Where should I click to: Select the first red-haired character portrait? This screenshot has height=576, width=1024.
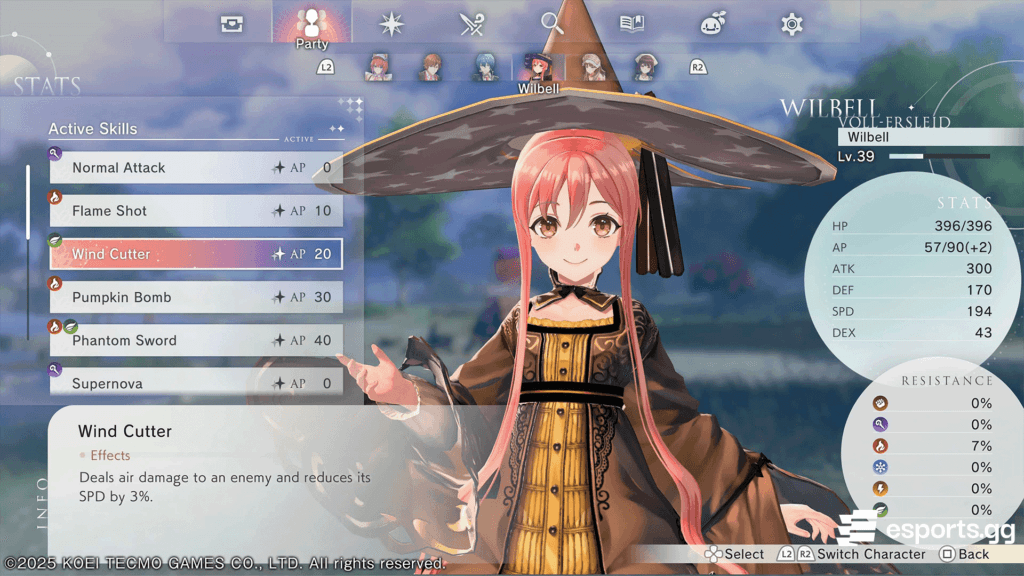point(378,67)
